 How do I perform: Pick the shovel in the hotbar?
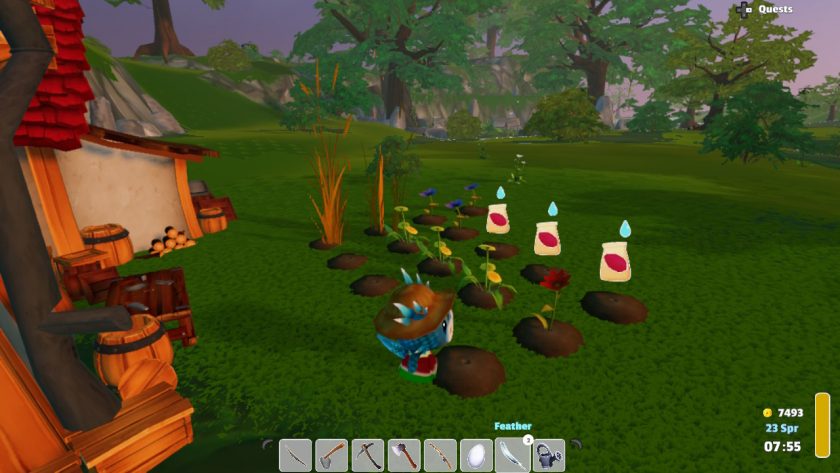(x=332, y=455)
